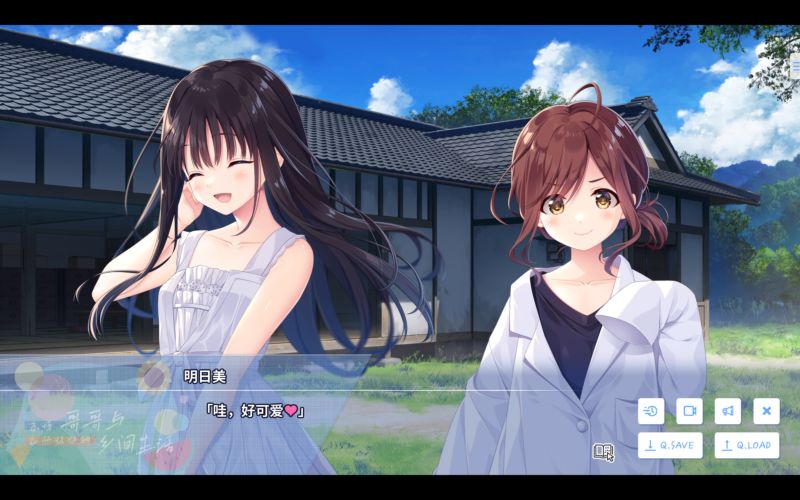This screenshot has width=800, height=500.
Task: Toggle auto mode with the camera icon
Action: click(689, 410)
